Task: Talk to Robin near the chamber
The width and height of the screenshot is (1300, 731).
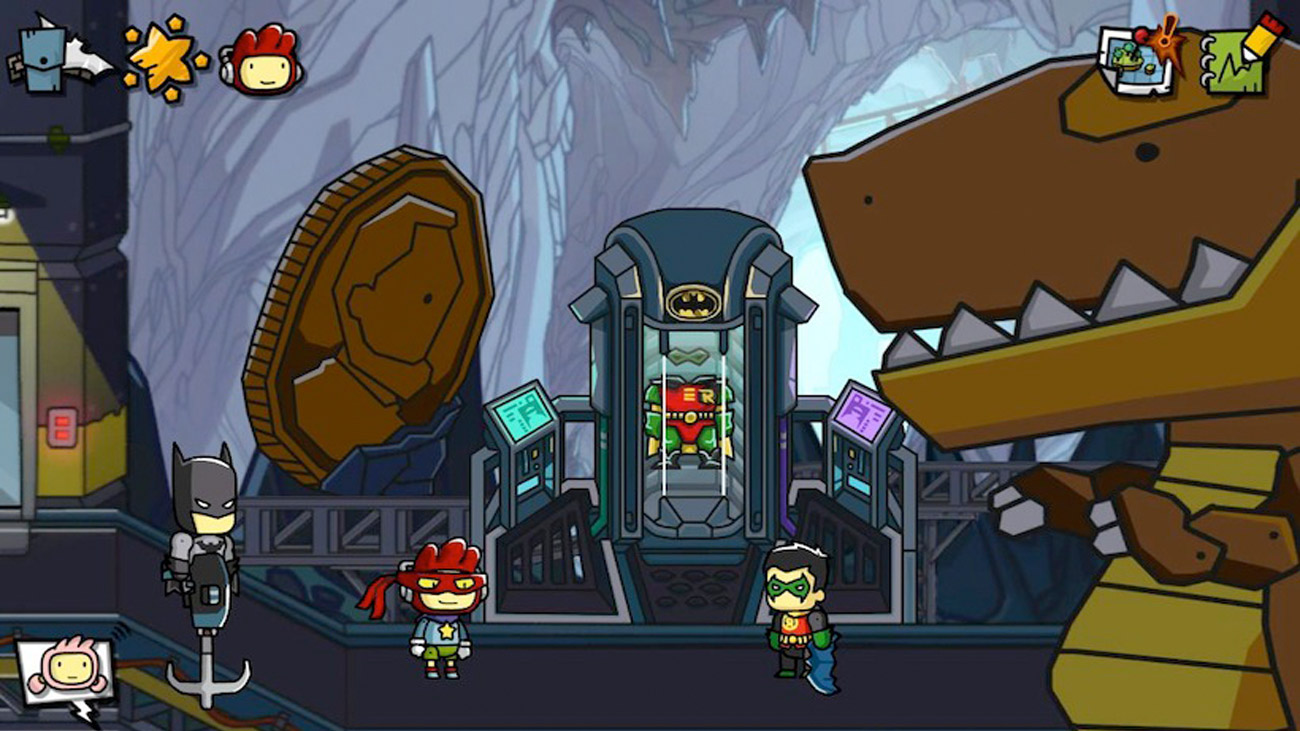Action: (793, 615)
